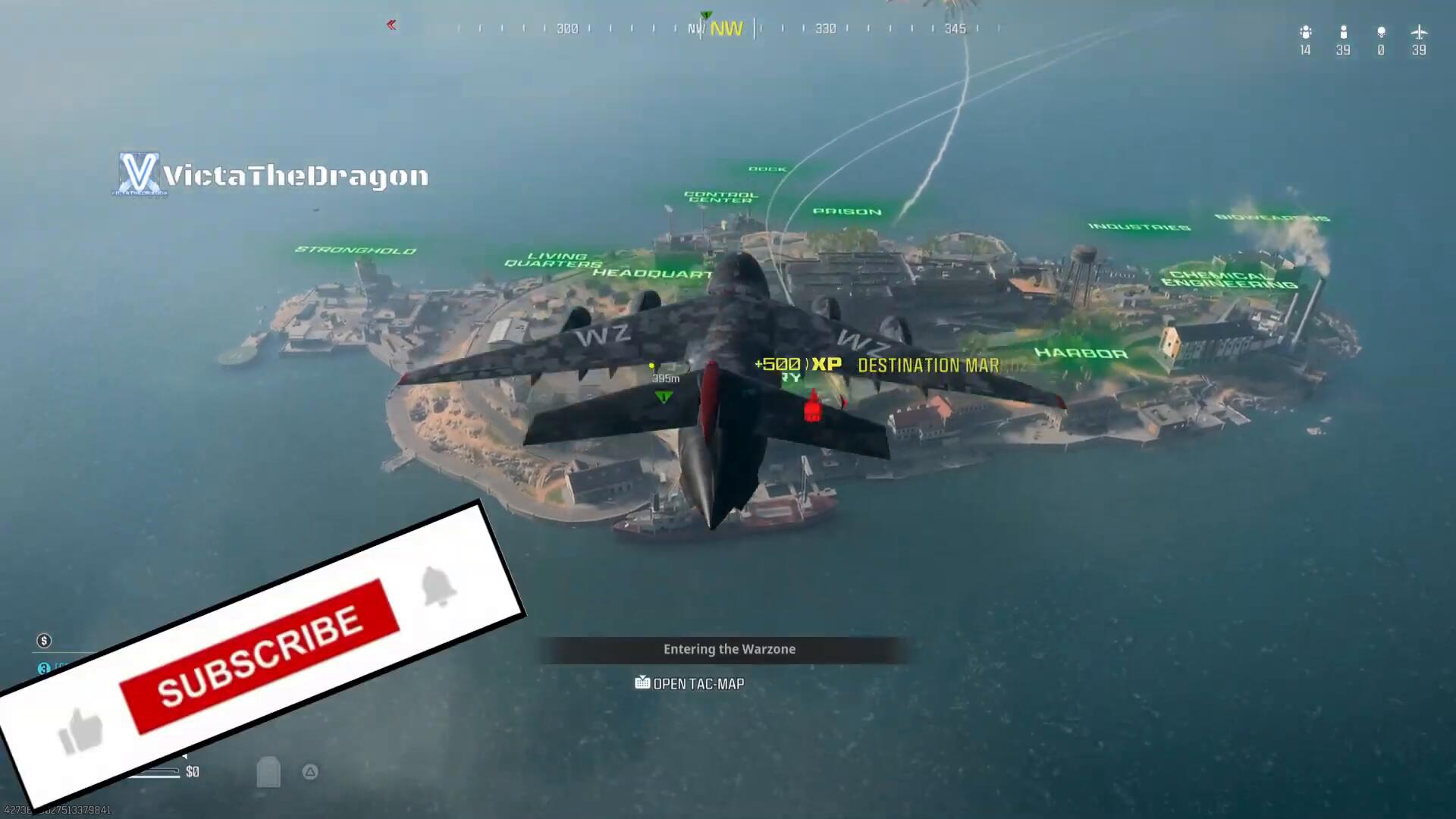Select the PRISON location label
1456x819 pixels.
[x=847, y=212]
